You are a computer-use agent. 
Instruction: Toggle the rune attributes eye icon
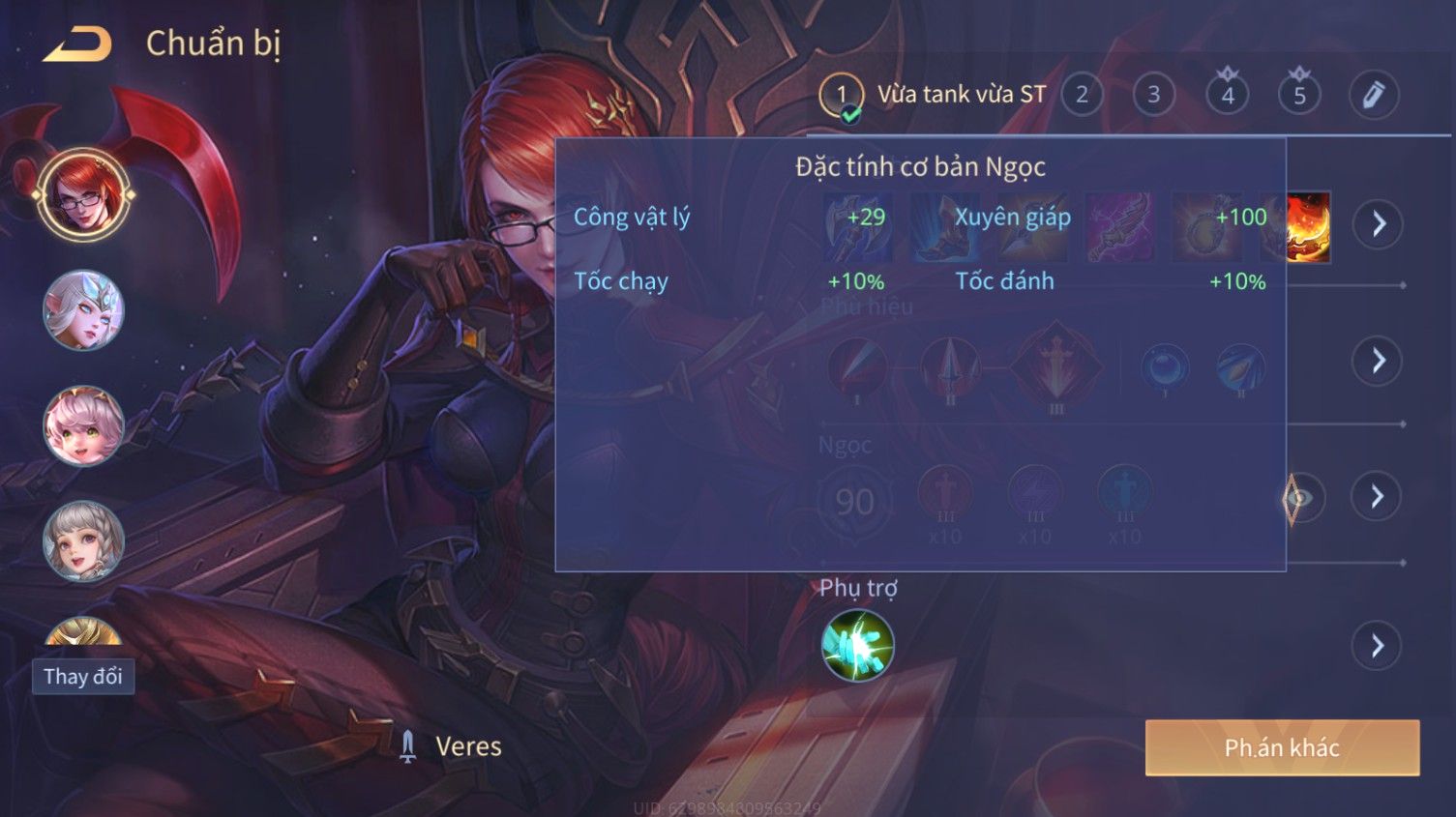[x=1300, y=499]
